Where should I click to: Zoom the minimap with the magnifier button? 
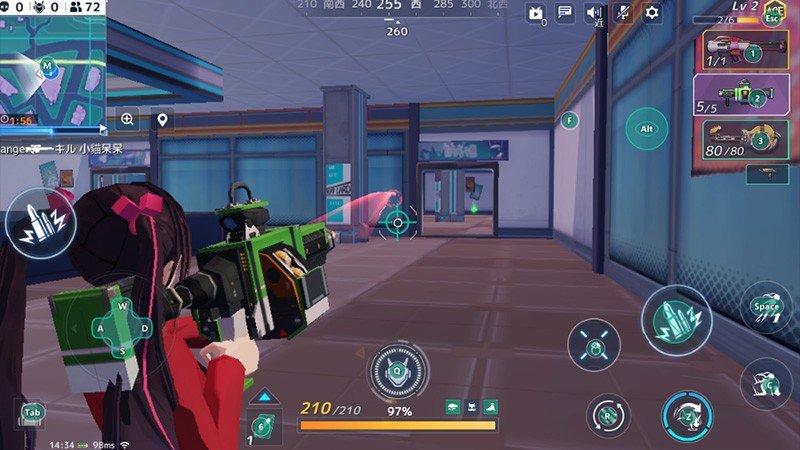pyautogui.click(x=128, y=119)
